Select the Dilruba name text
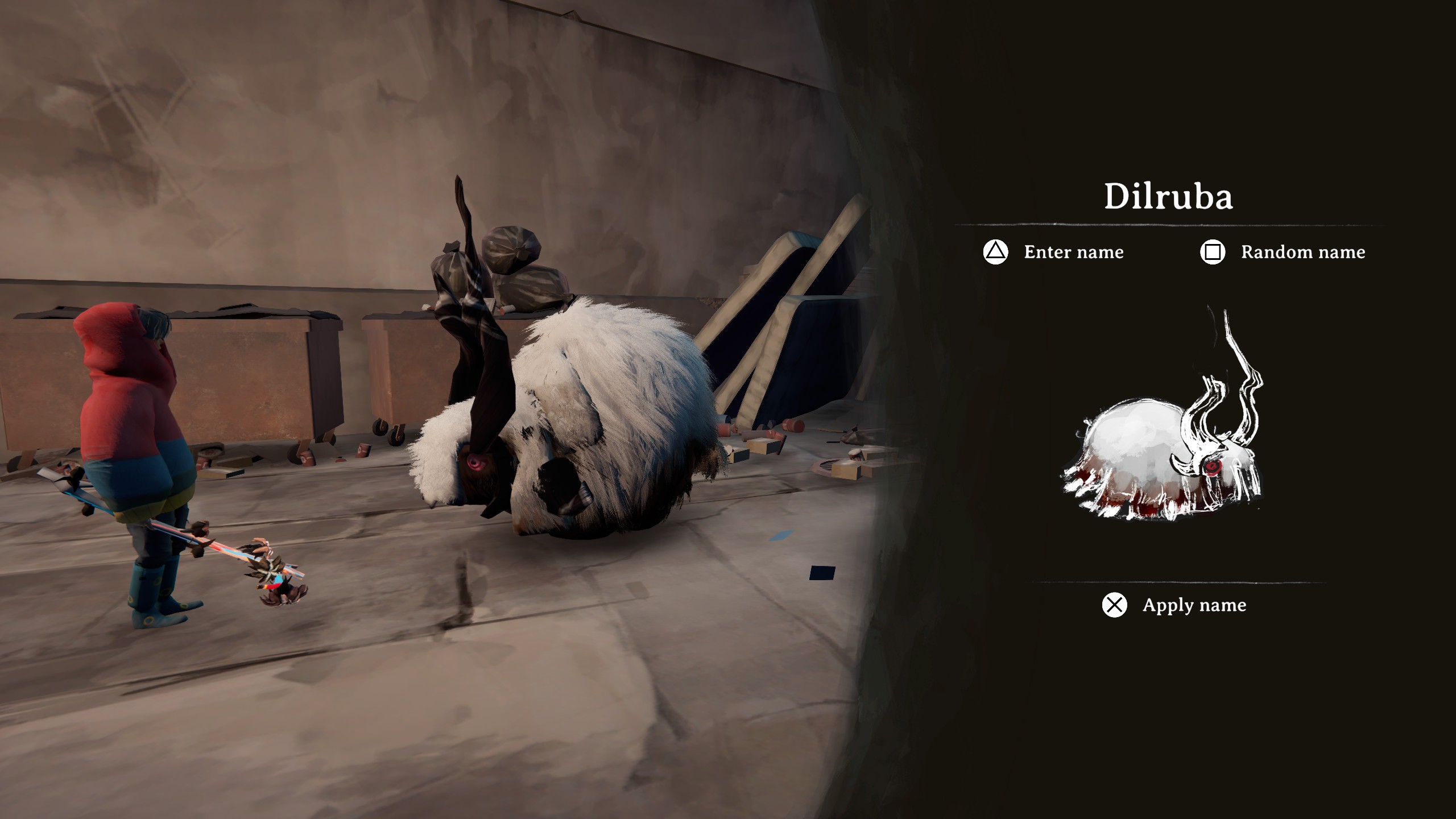Image resolution: width=1456 pixels, height=819 pixels. [1168, 197]
